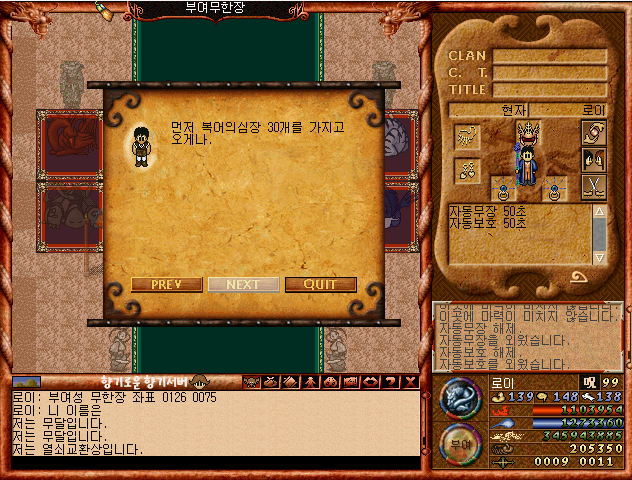Click the PREV dialogue button
This screenshot has height=480, width=632.
166,284
